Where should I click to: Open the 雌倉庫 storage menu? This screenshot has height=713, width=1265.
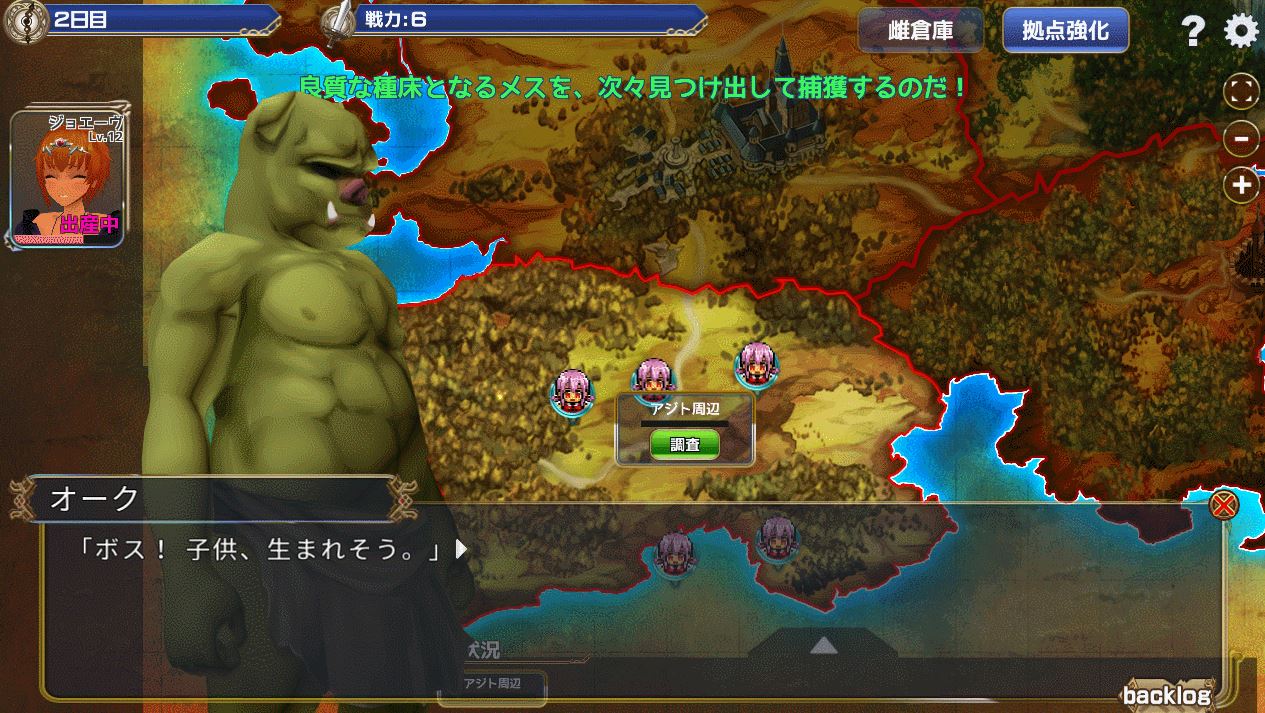pos(920,31)
